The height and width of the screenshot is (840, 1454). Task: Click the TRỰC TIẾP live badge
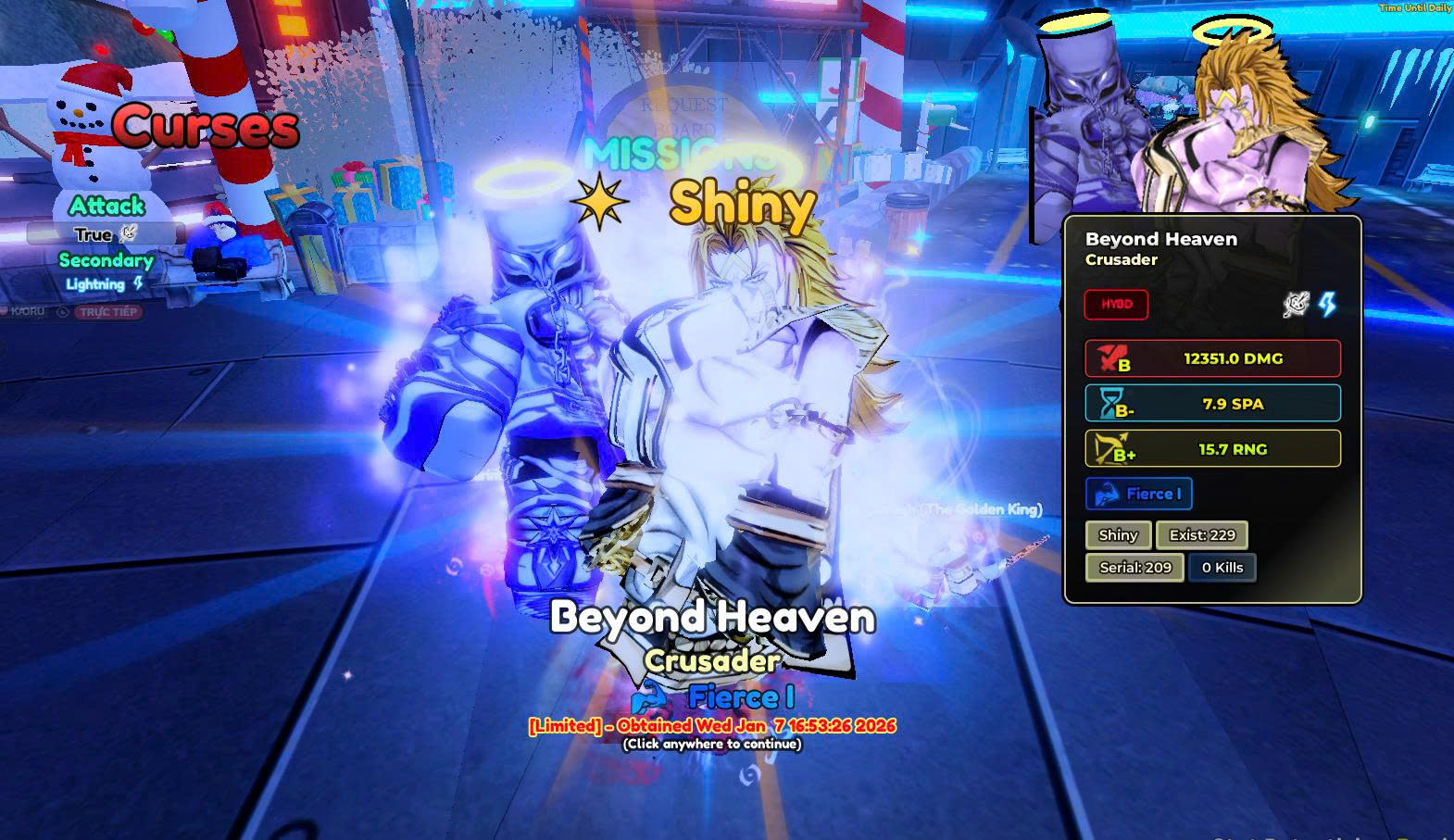pos(107,312)
